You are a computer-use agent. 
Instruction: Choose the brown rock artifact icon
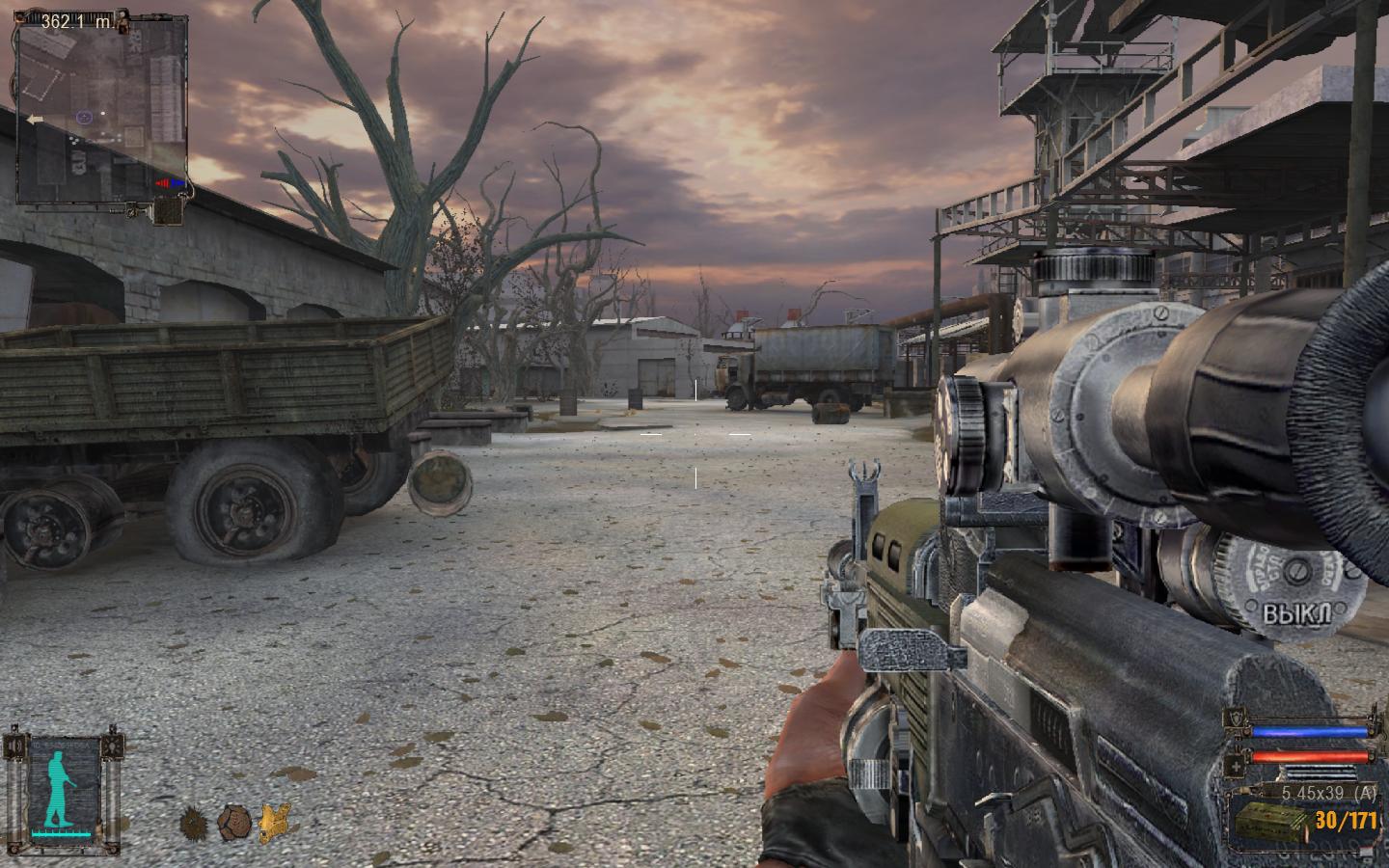232,823
